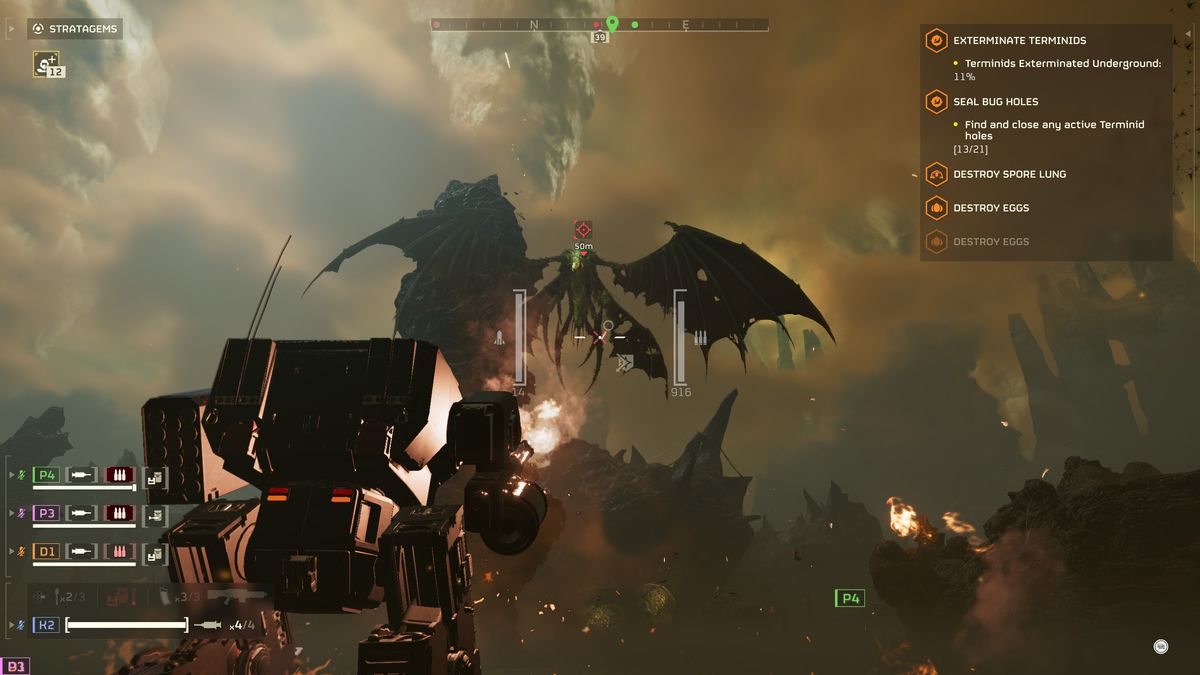This screenshot has width=1200, height=675.
Task: Click the orange D1 squad member tag
Action: 46,551
